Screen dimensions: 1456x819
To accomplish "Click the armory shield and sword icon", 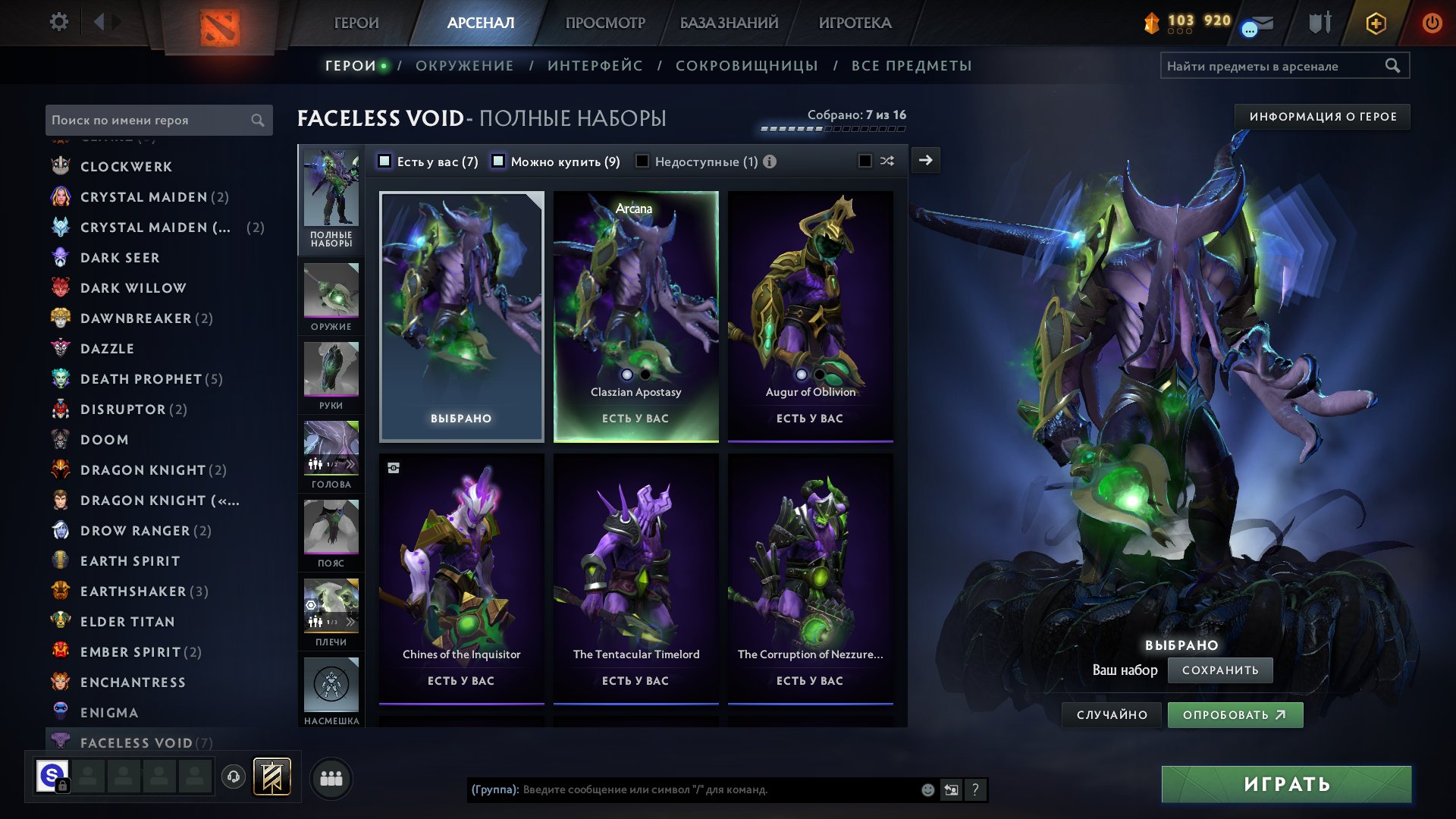I will (1319, 23).
